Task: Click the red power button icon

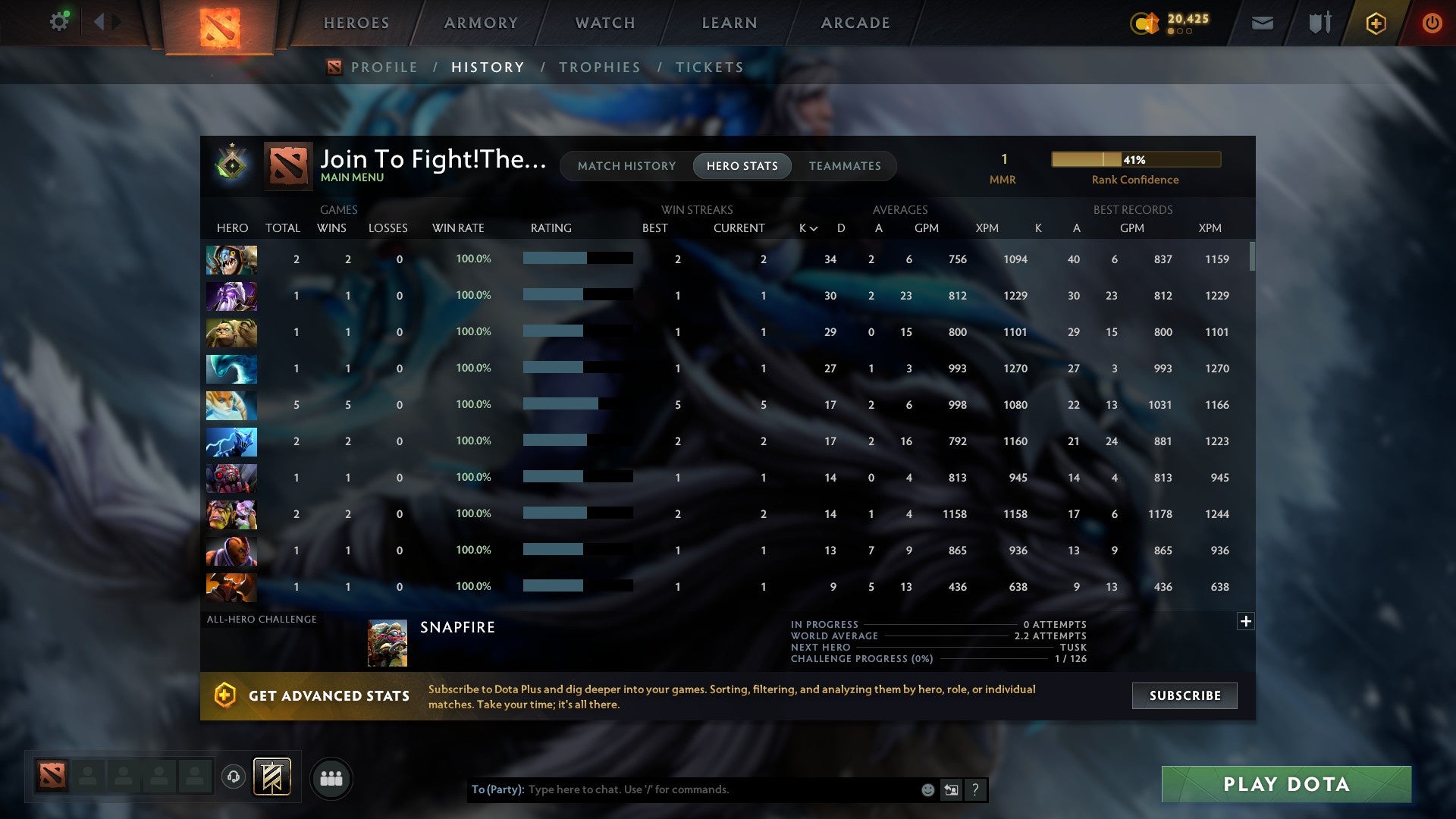Action: pyautogui.click(x=1432, y=23)
